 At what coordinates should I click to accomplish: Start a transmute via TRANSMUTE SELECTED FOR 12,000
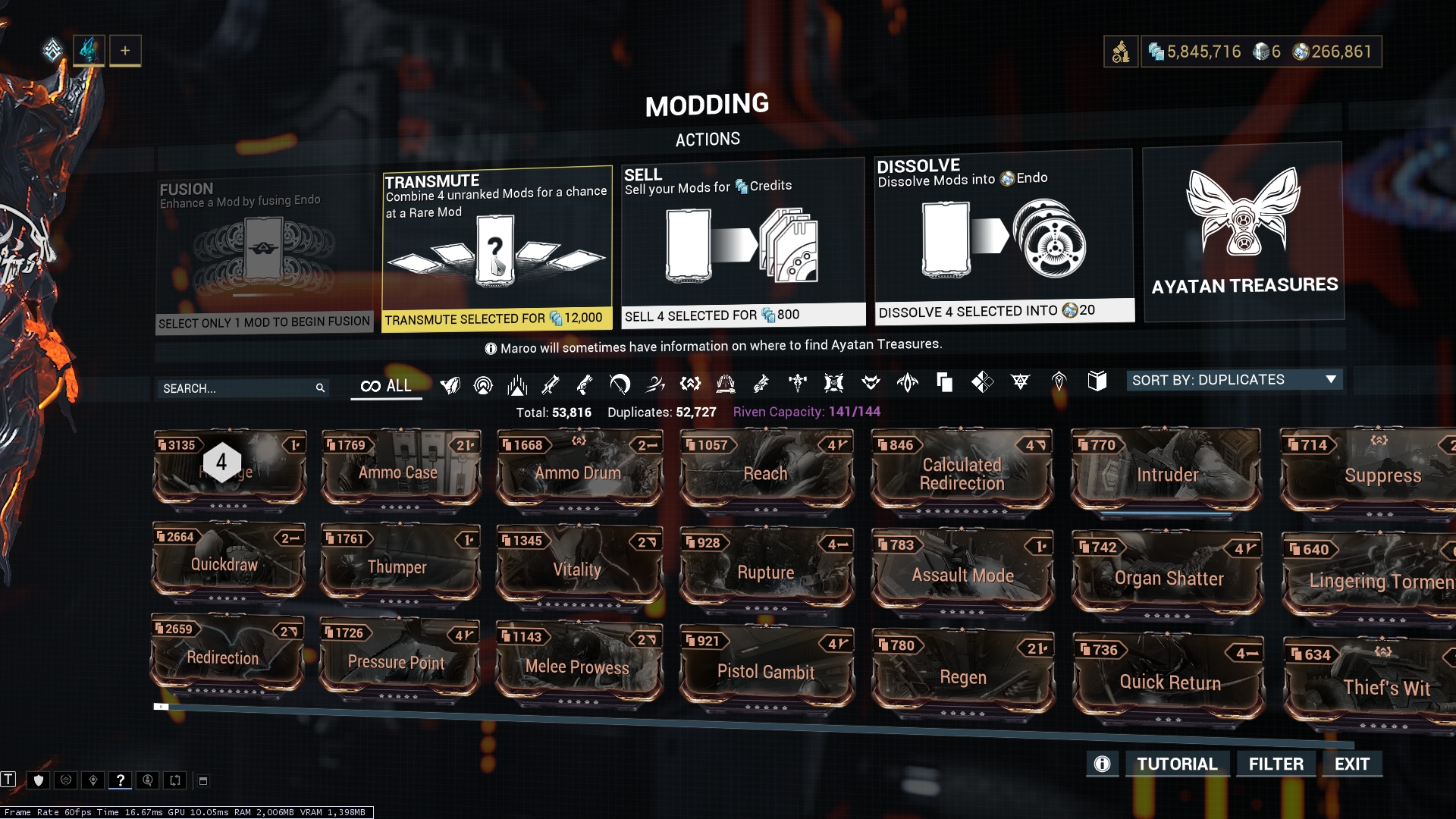pyautogui.click(x=496, y=319)
